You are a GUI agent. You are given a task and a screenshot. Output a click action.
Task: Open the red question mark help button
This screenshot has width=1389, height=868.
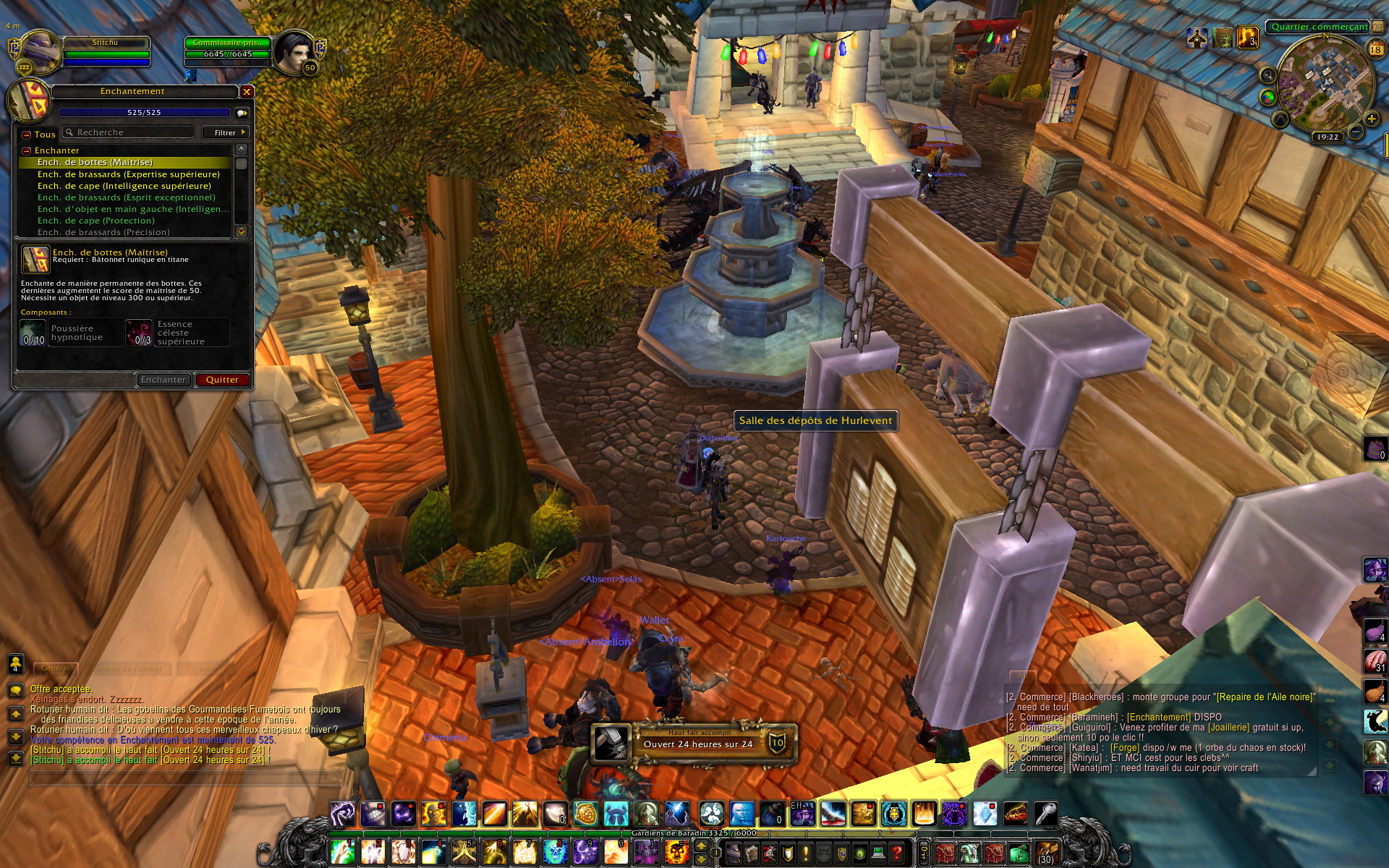click(x=897, y=854)
